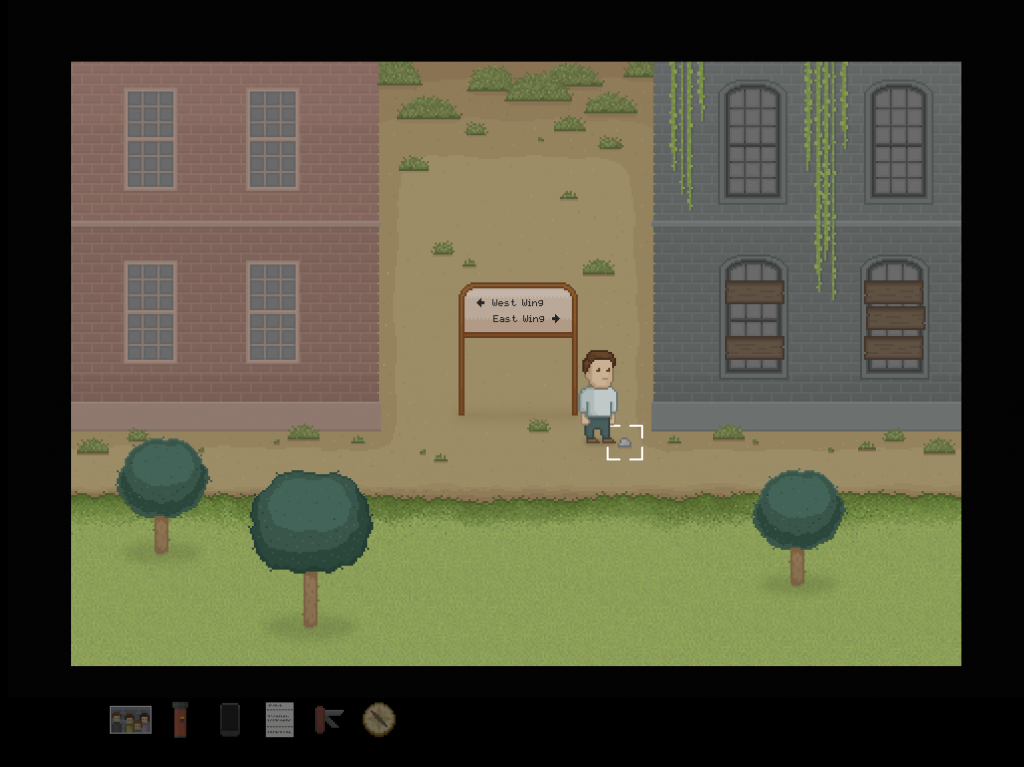Pick the red flashlight from the inventory
The image size is (1024, 767).
click(x=180, y=719)
